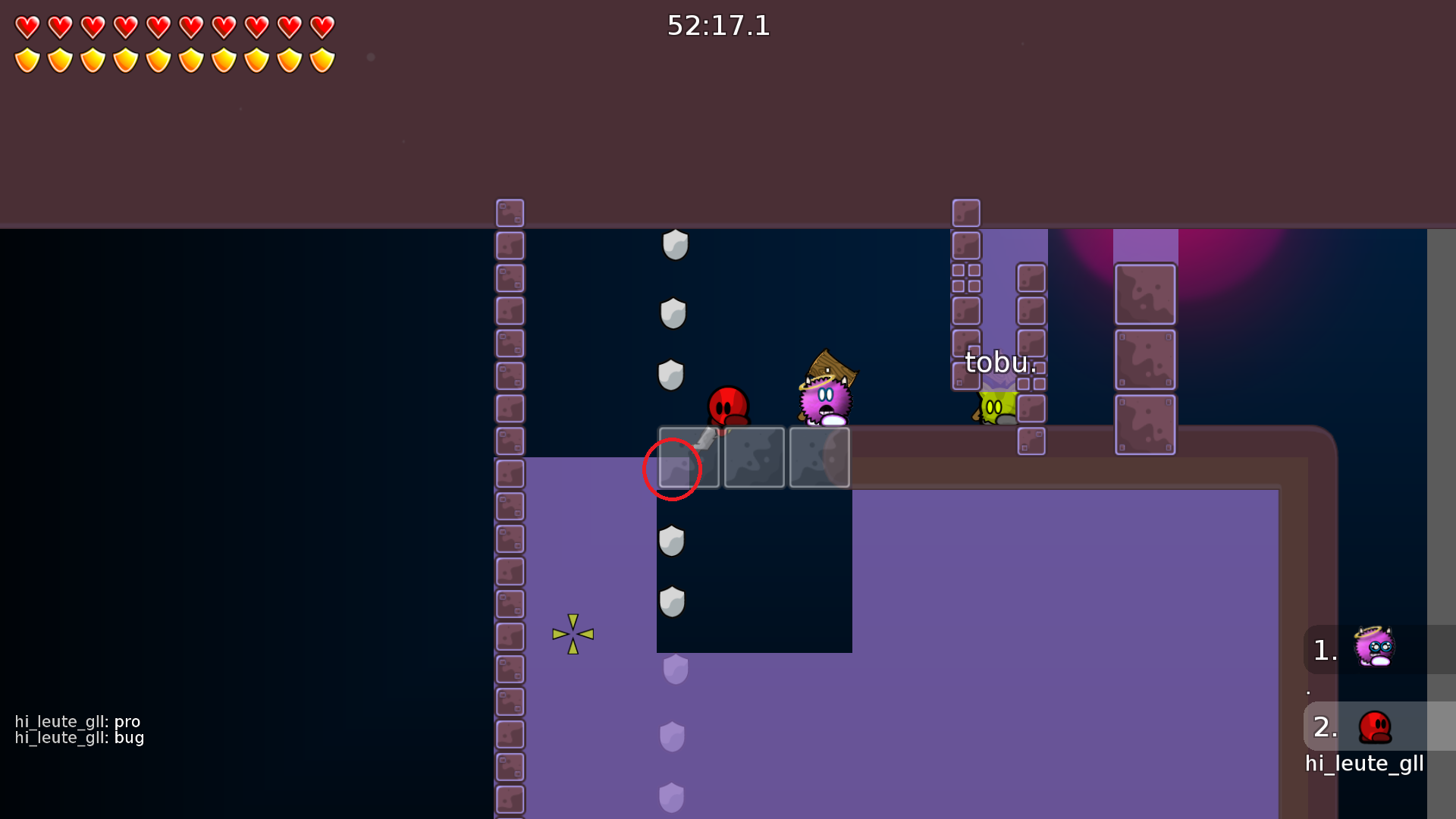The height and width of the screenshot is (819, 1456).
Task: Click the red circle marker on the block
Action: coord(672,469)
